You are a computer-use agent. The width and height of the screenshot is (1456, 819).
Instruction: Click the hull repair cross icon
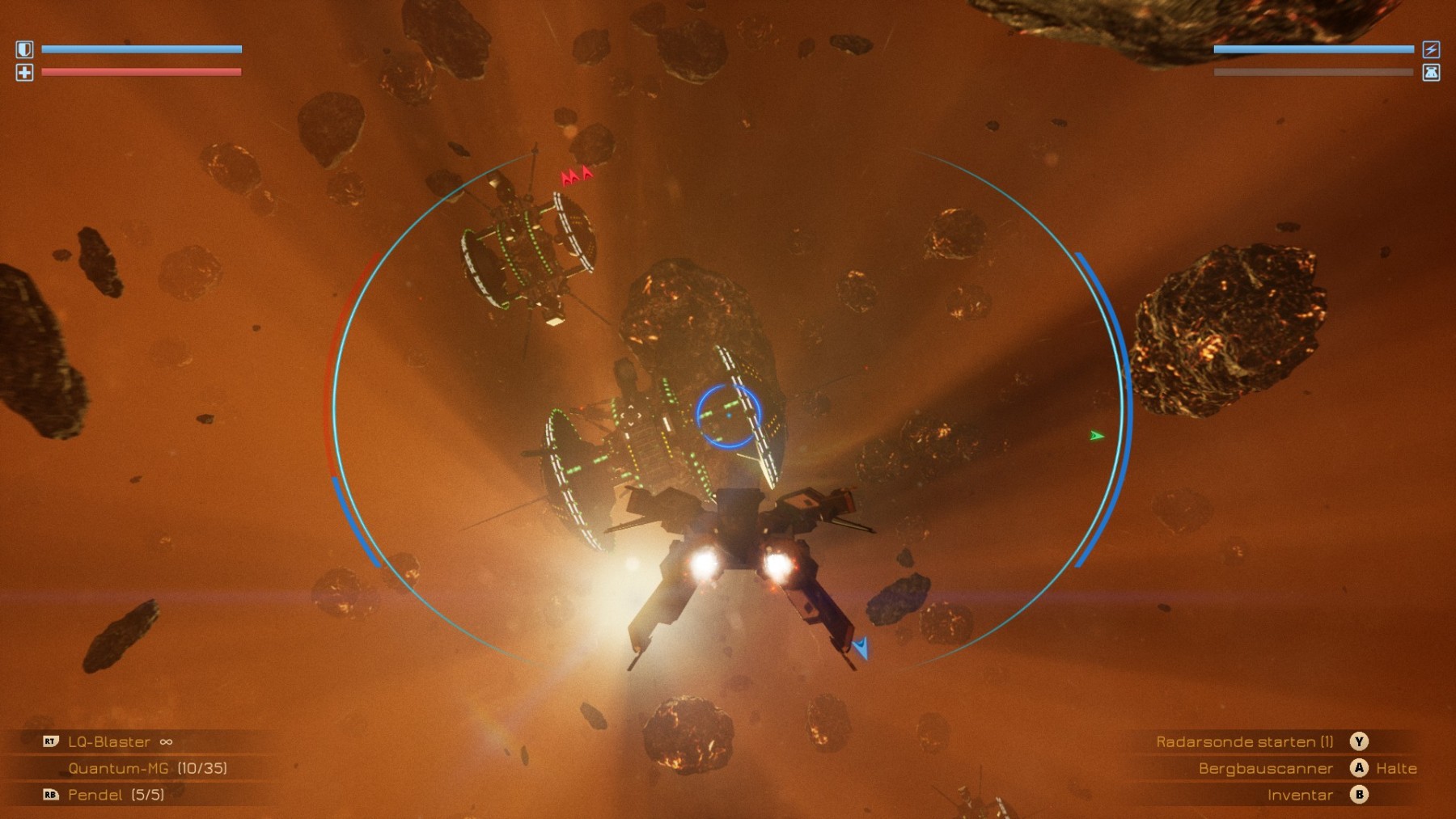24,73
